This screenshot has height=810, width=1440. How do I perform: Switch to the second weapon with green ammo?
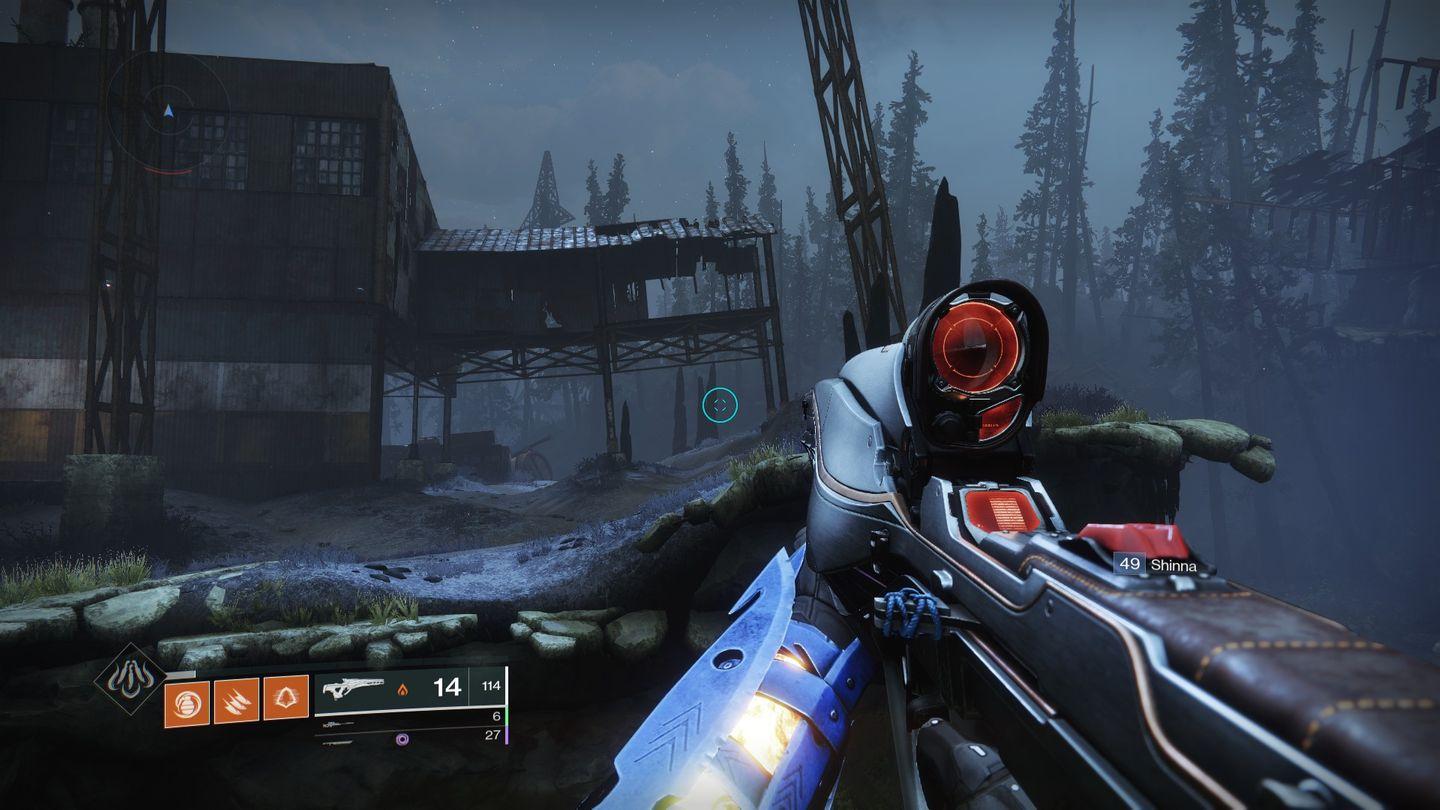click(410, 723)
